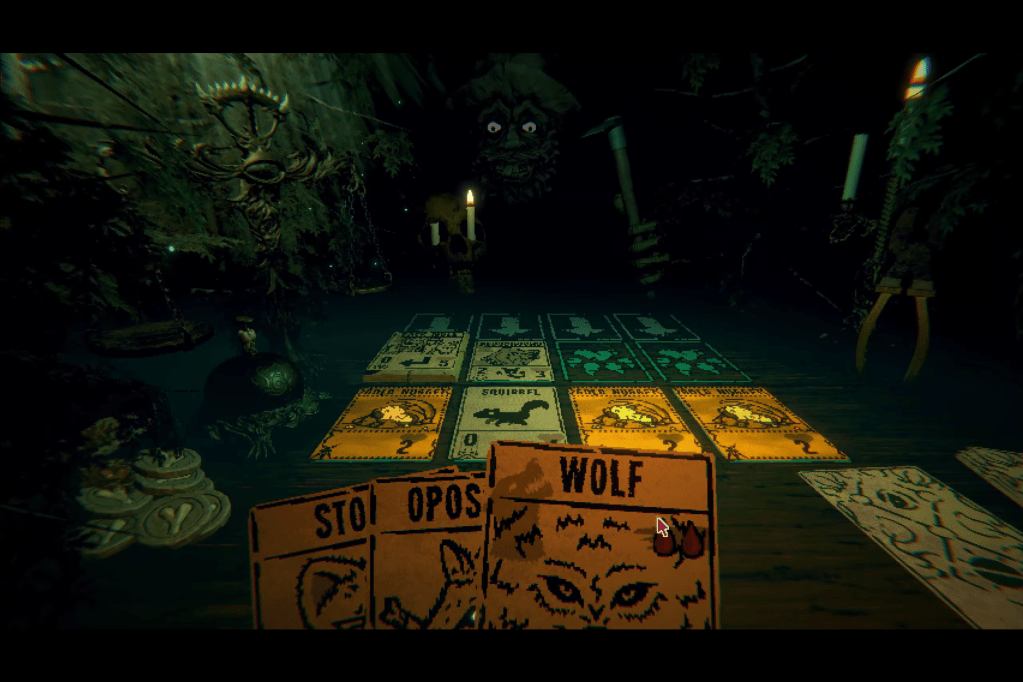The image size is (1023, 682).
Task: Select the Squirrel card on the board
Action: (510, 420)
